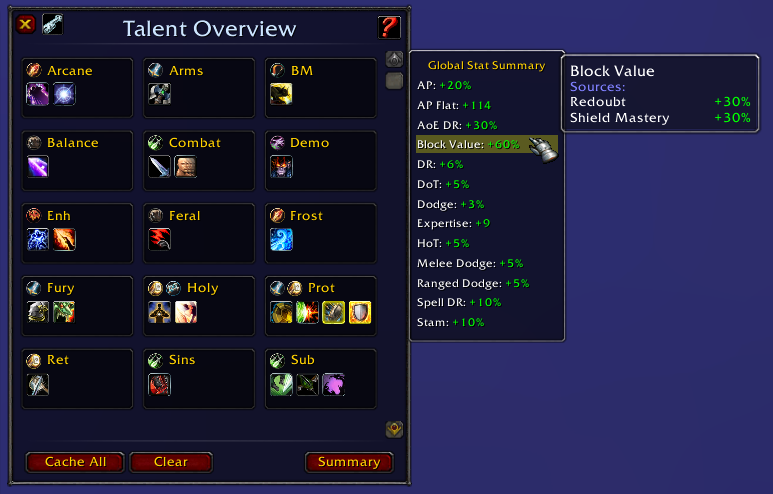Click the Sins talent icon

pos(160,384)
